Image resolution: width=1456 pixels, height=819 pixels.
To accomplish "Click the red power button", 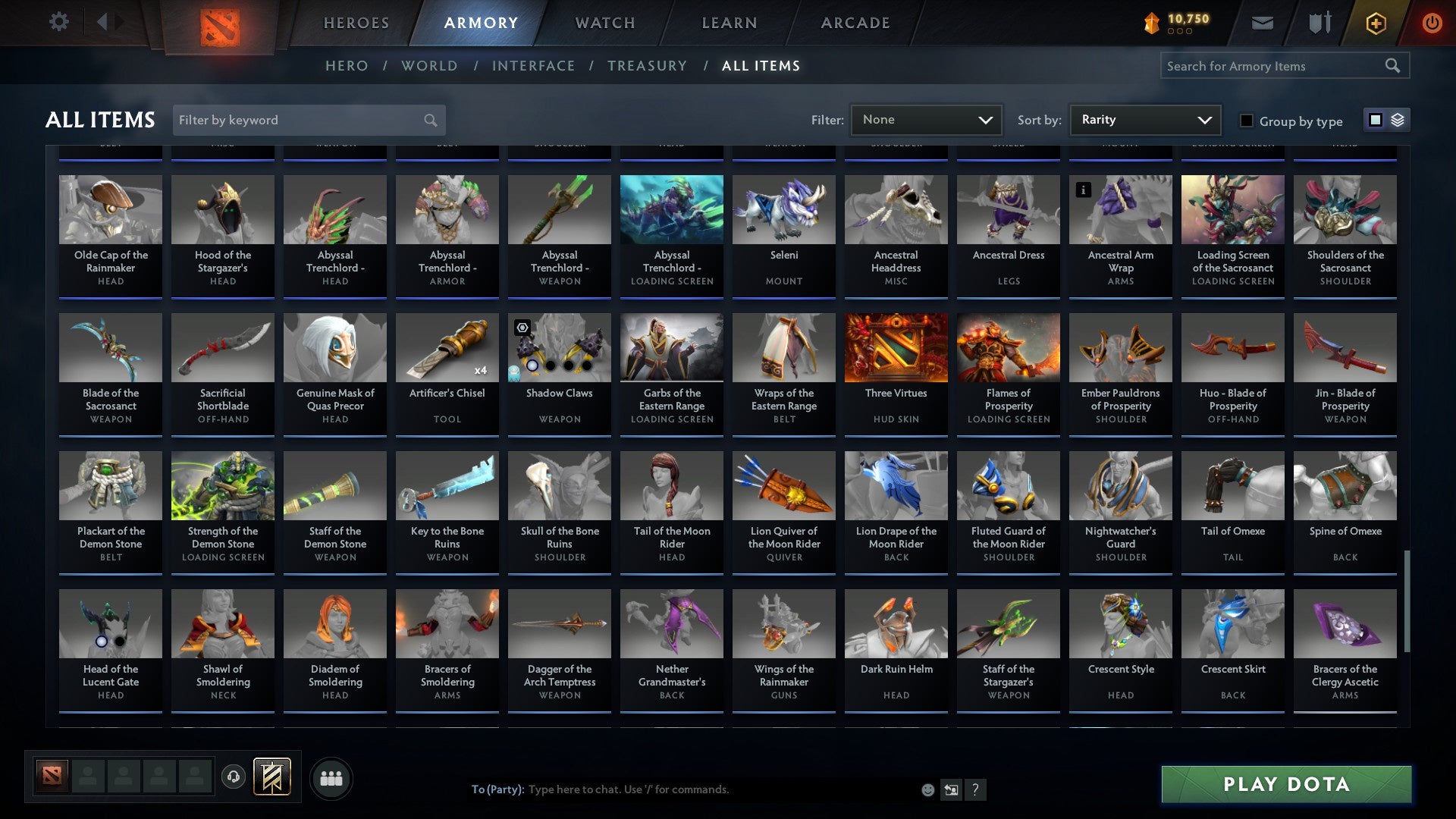I will (x=1432, y=23).
